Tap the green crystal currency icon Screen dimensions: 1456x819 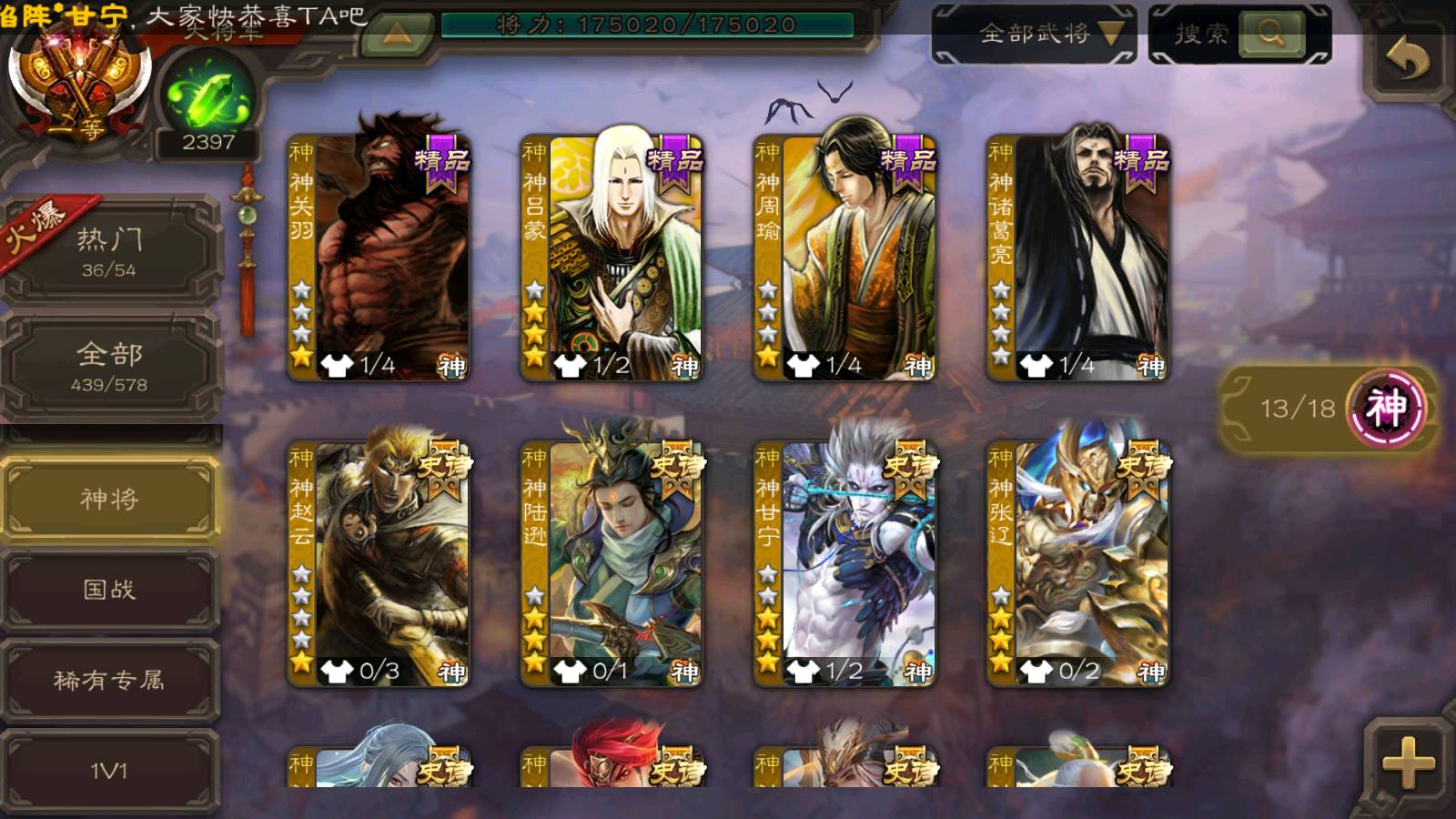pyautogui.click(x=207, y=97)
